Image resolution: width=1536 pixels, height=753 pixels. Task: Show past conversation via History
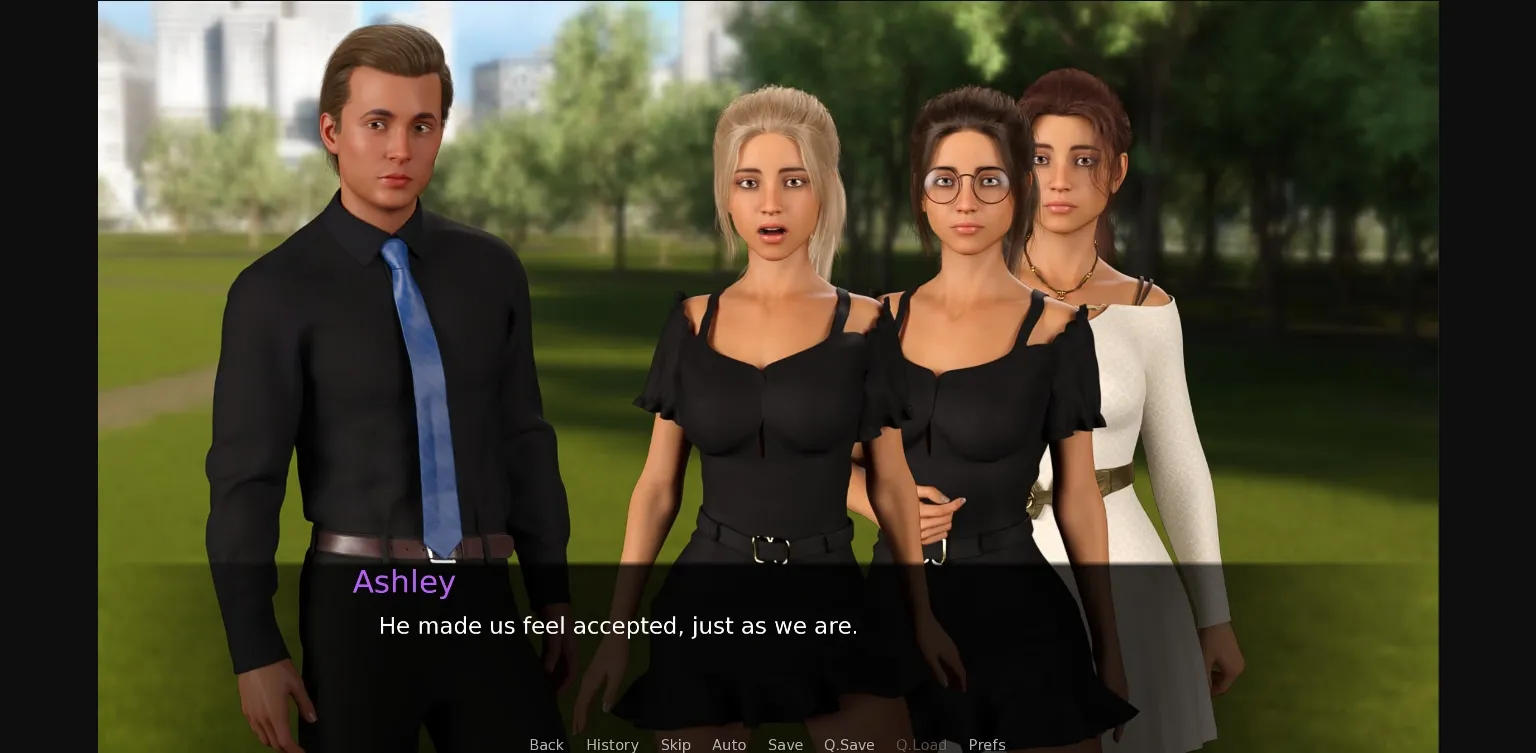pyautogui.click(x=612, y=745)
